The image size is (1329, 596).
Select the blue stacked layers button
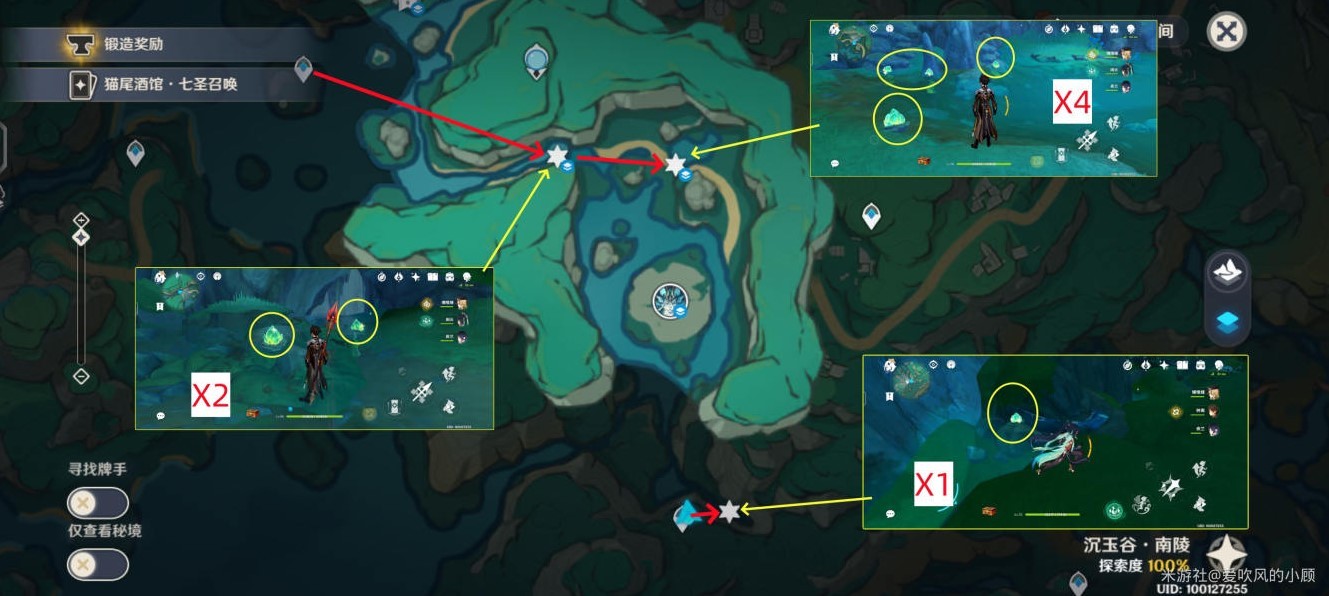(x=1229, y=322)
